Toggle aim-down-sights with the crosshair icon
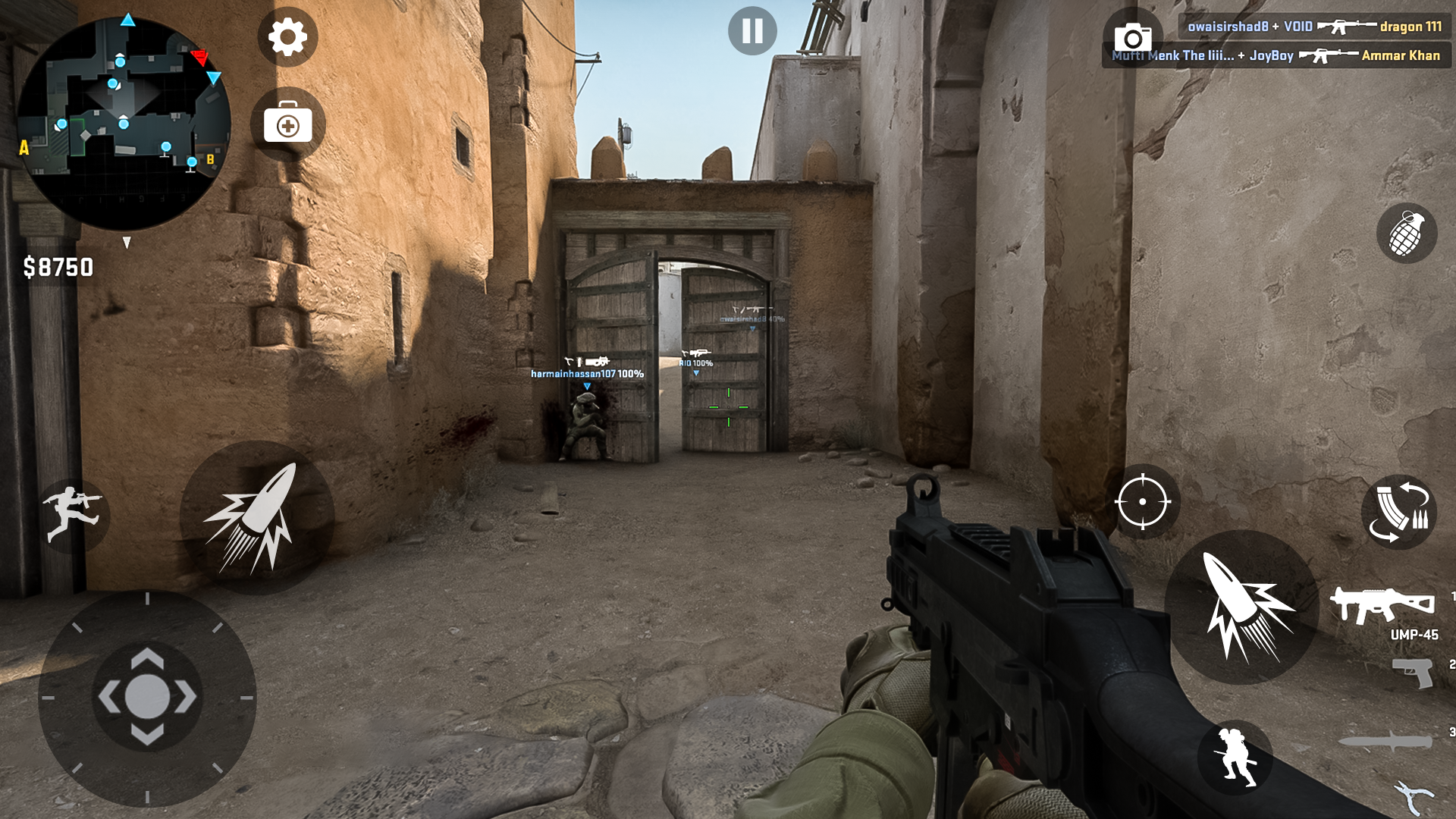 coord(1142,502)
